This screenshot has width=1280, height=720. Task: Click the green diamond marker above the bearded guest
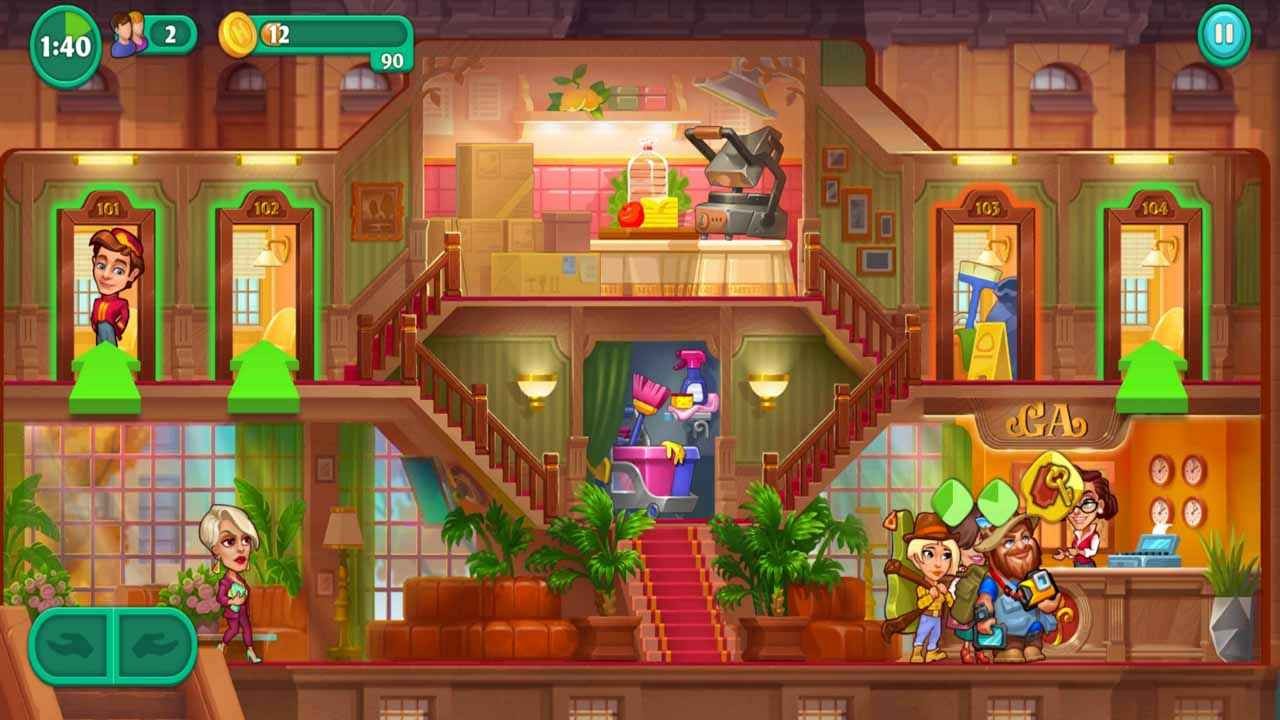coord(996,502)
